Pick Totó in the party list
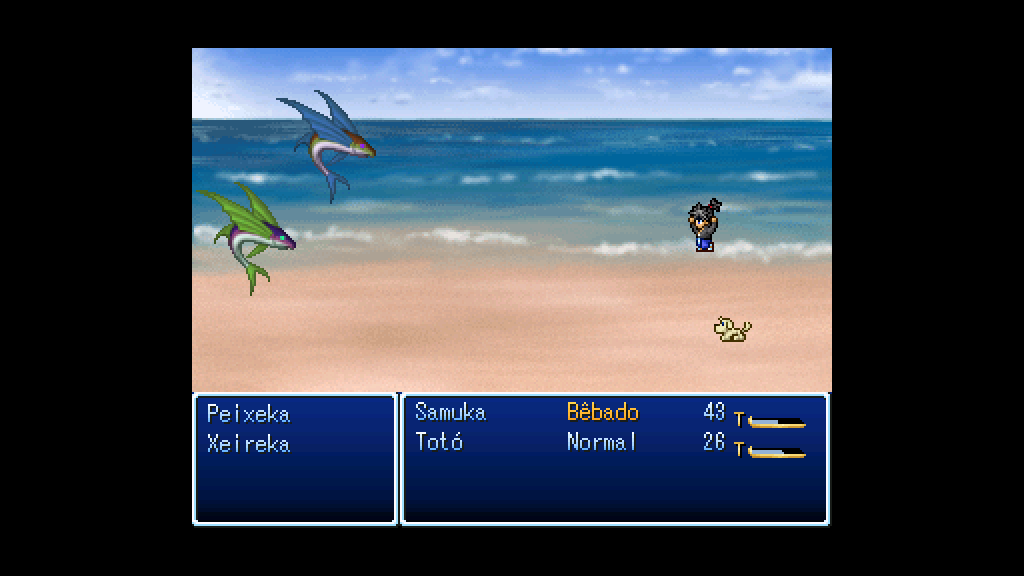 [439, 442]
